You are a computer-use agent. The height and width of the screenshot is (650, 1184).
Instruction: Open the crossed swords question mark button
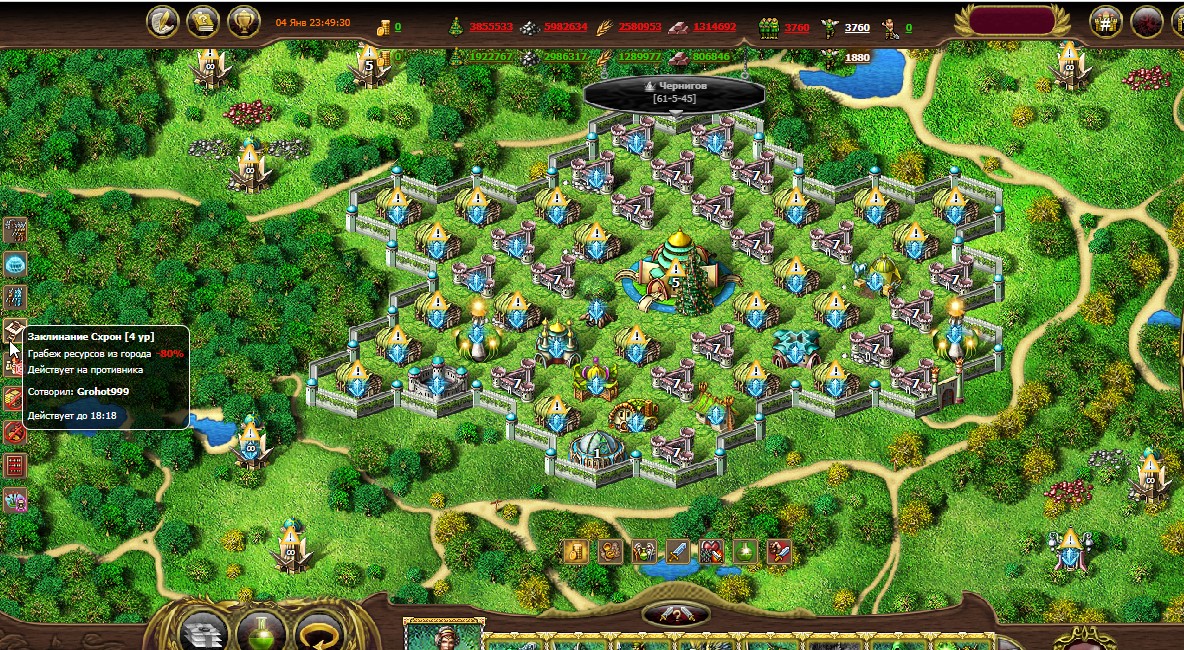click(x=675, y=614)
